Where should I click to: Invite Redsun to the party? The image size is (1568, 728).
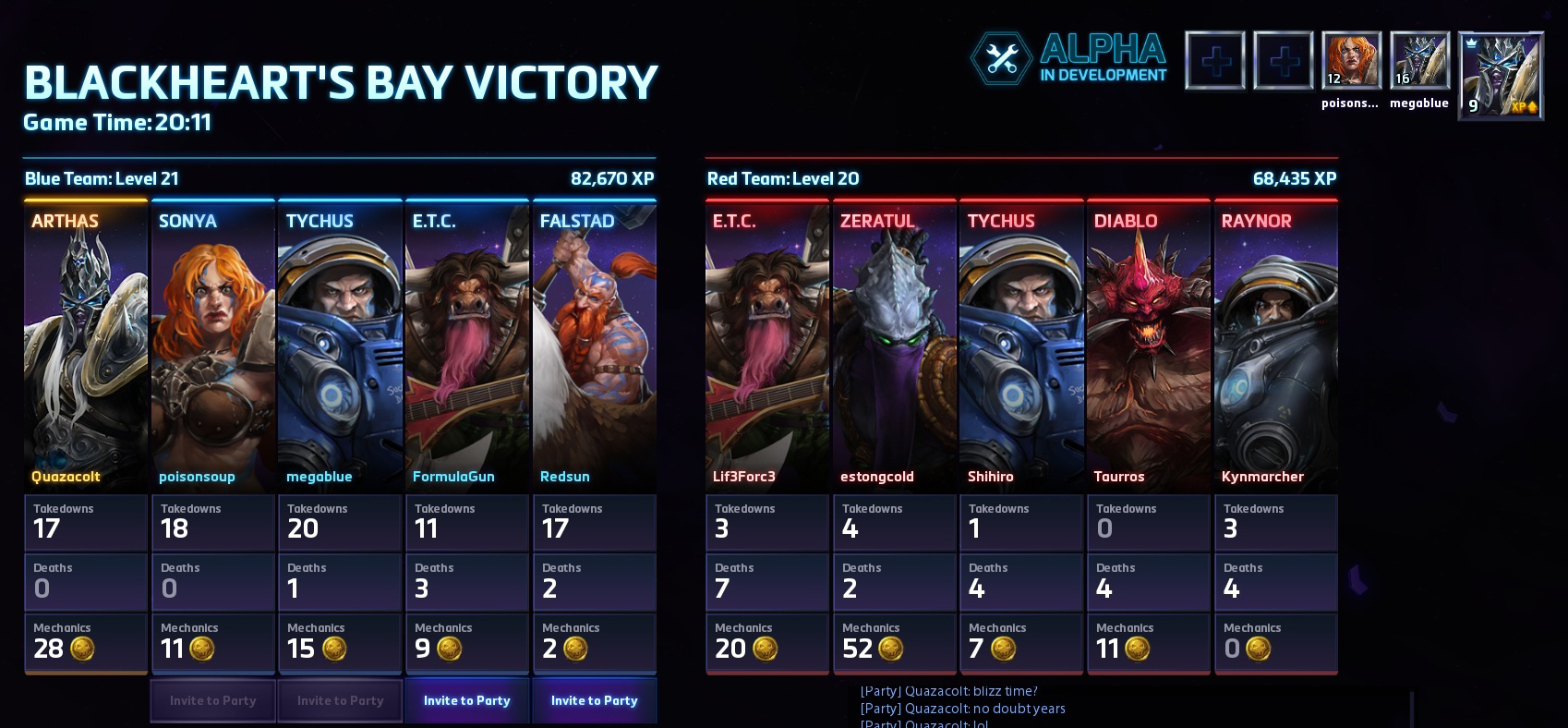[x=594, y=700]
